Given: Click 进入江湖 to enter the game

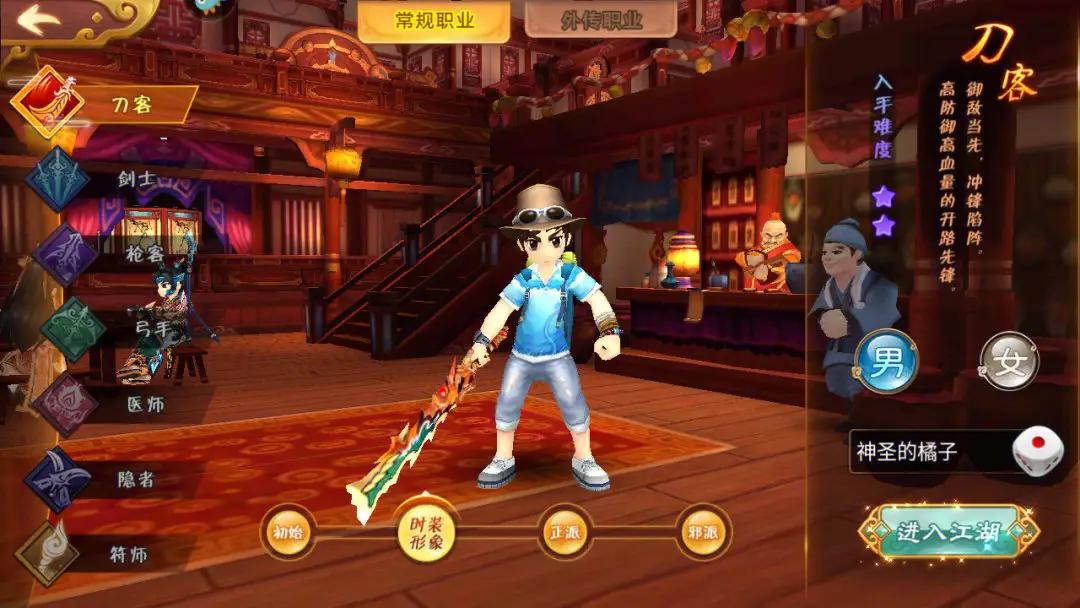Looking at the screenshot, I should [x=948, y=531].
